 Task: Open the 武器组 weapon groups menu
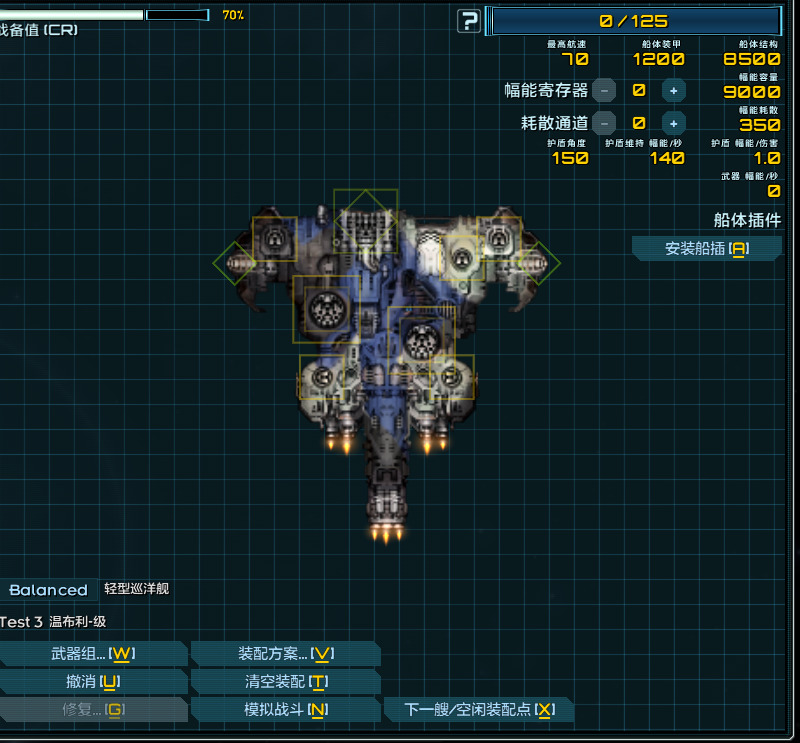(x=93, y=654)
